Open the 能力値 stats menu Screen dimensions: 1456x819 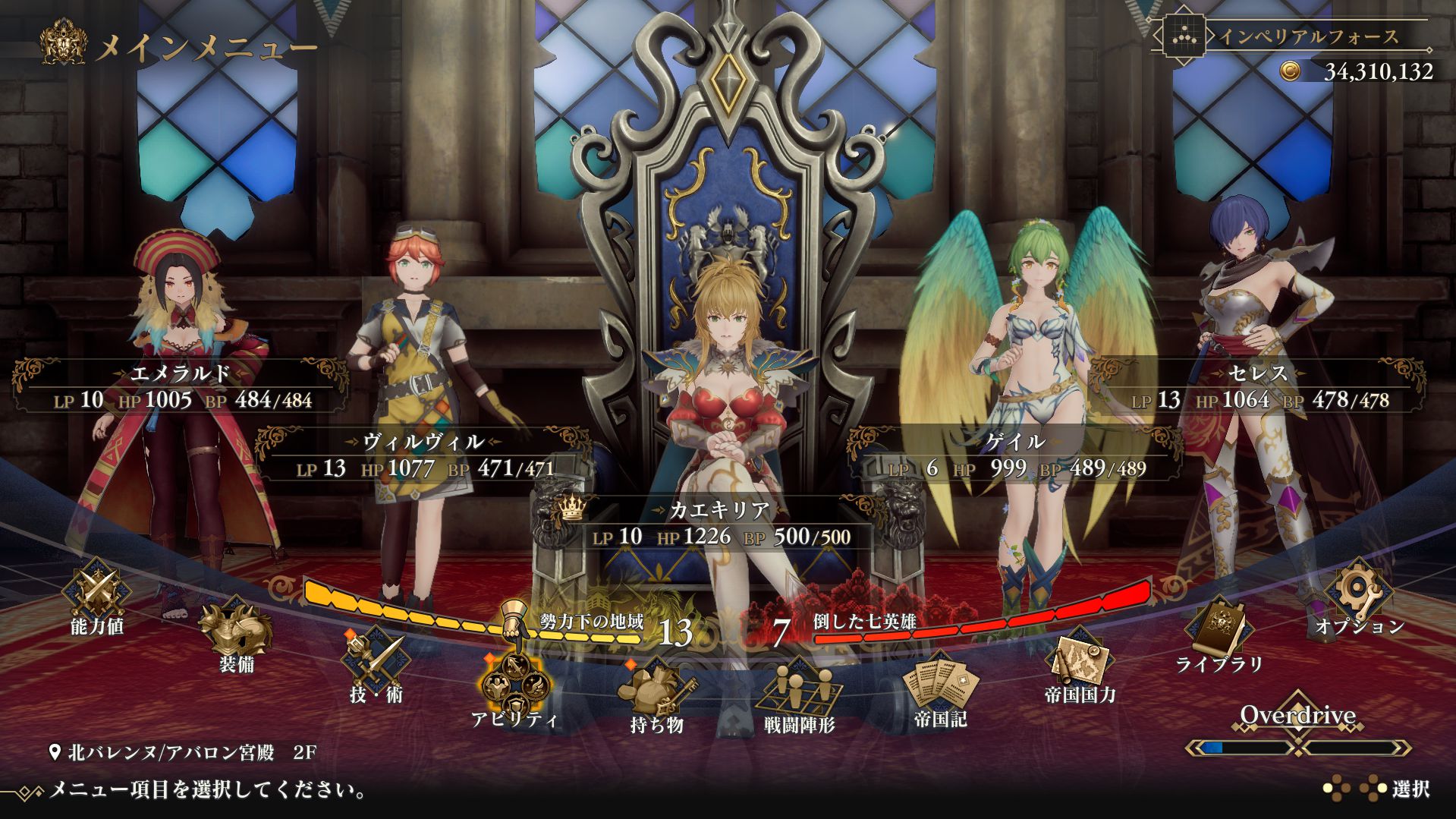point(96,594)
